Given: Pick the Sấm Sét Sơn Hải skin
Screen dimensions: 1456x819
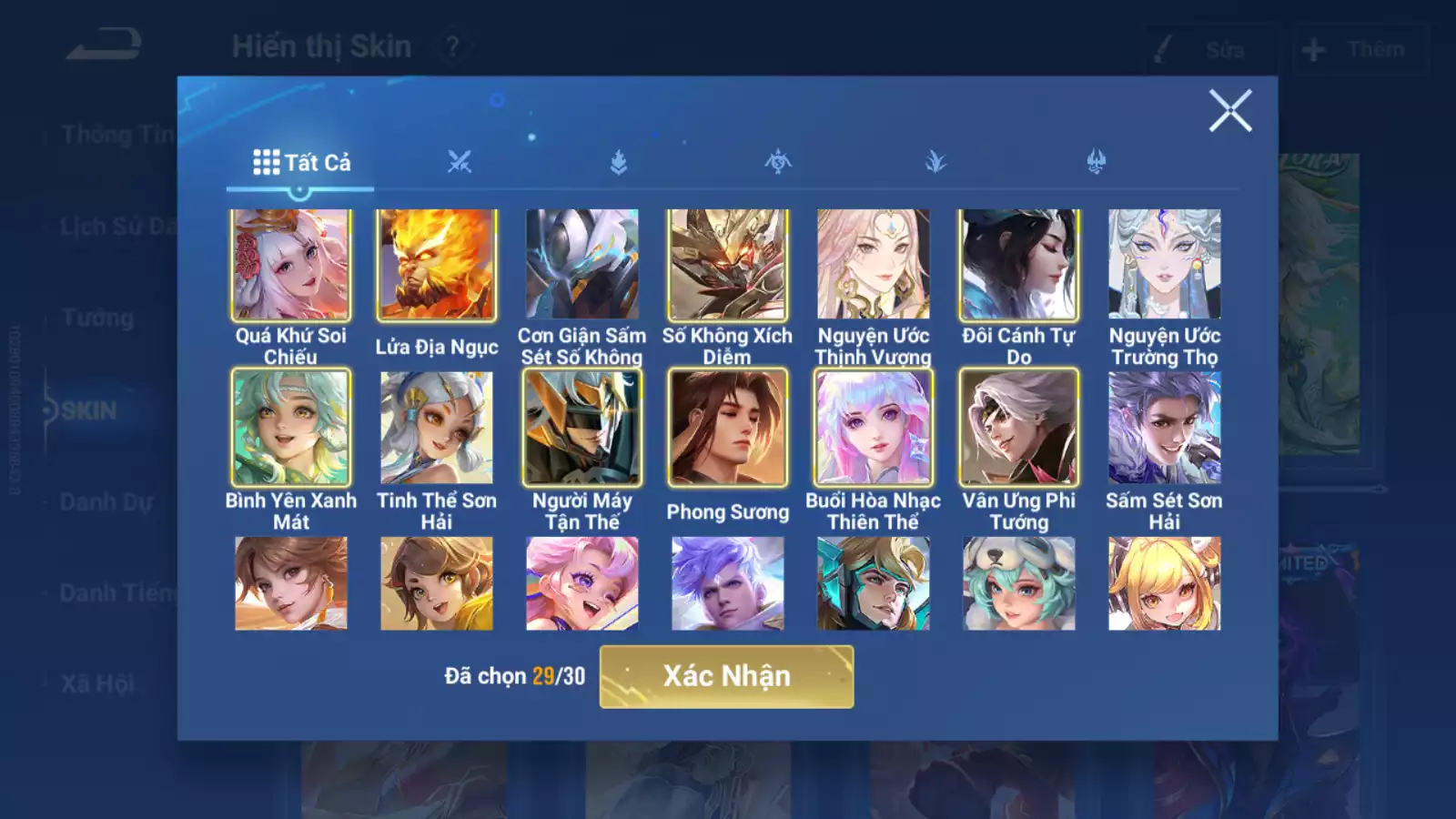Looking at the screenshot, I should (1165, 428).
